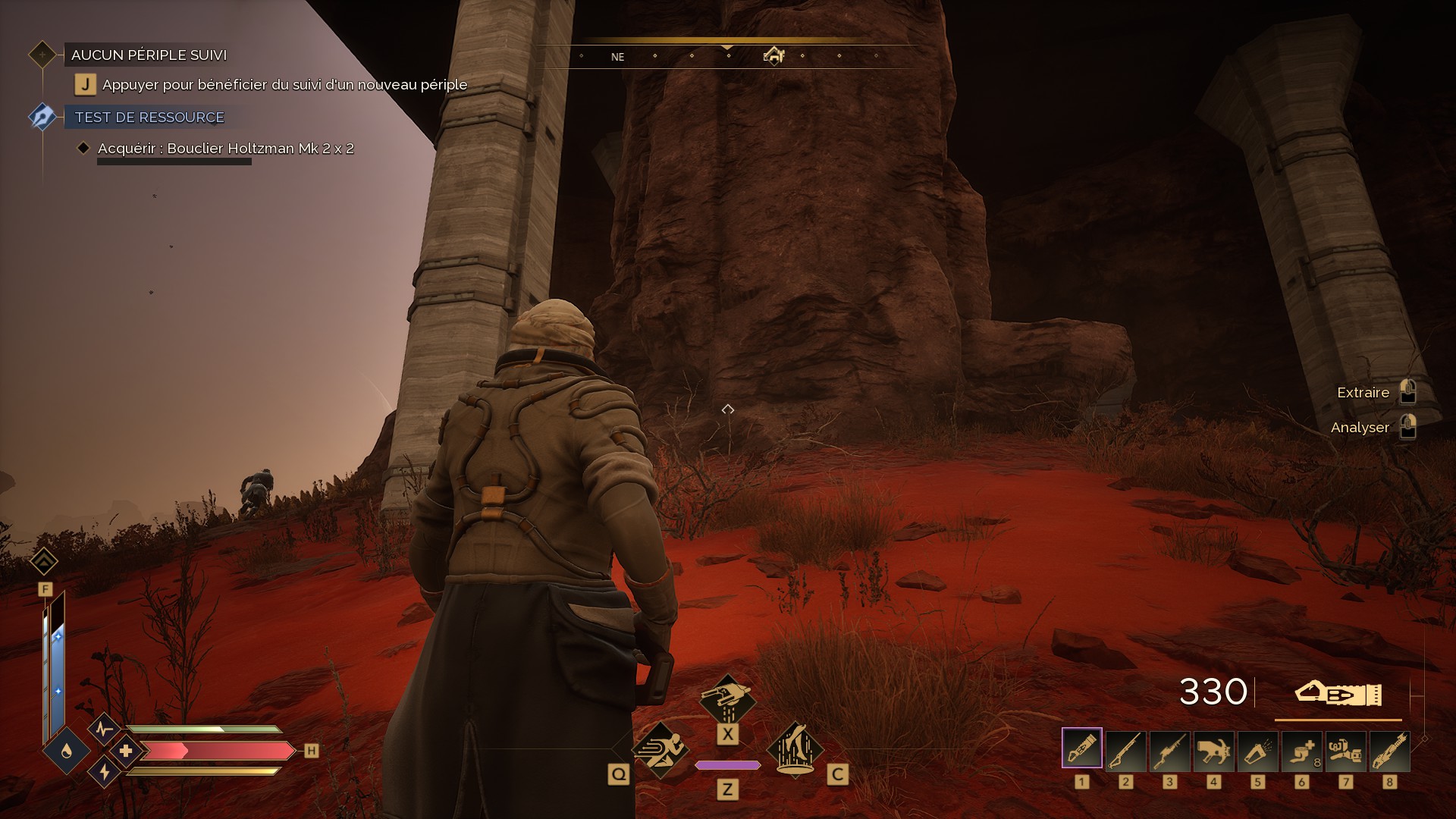This screenshot has height=819, width=1456.
Task: Select the construction tool in slot seven
Action: 1345,749
